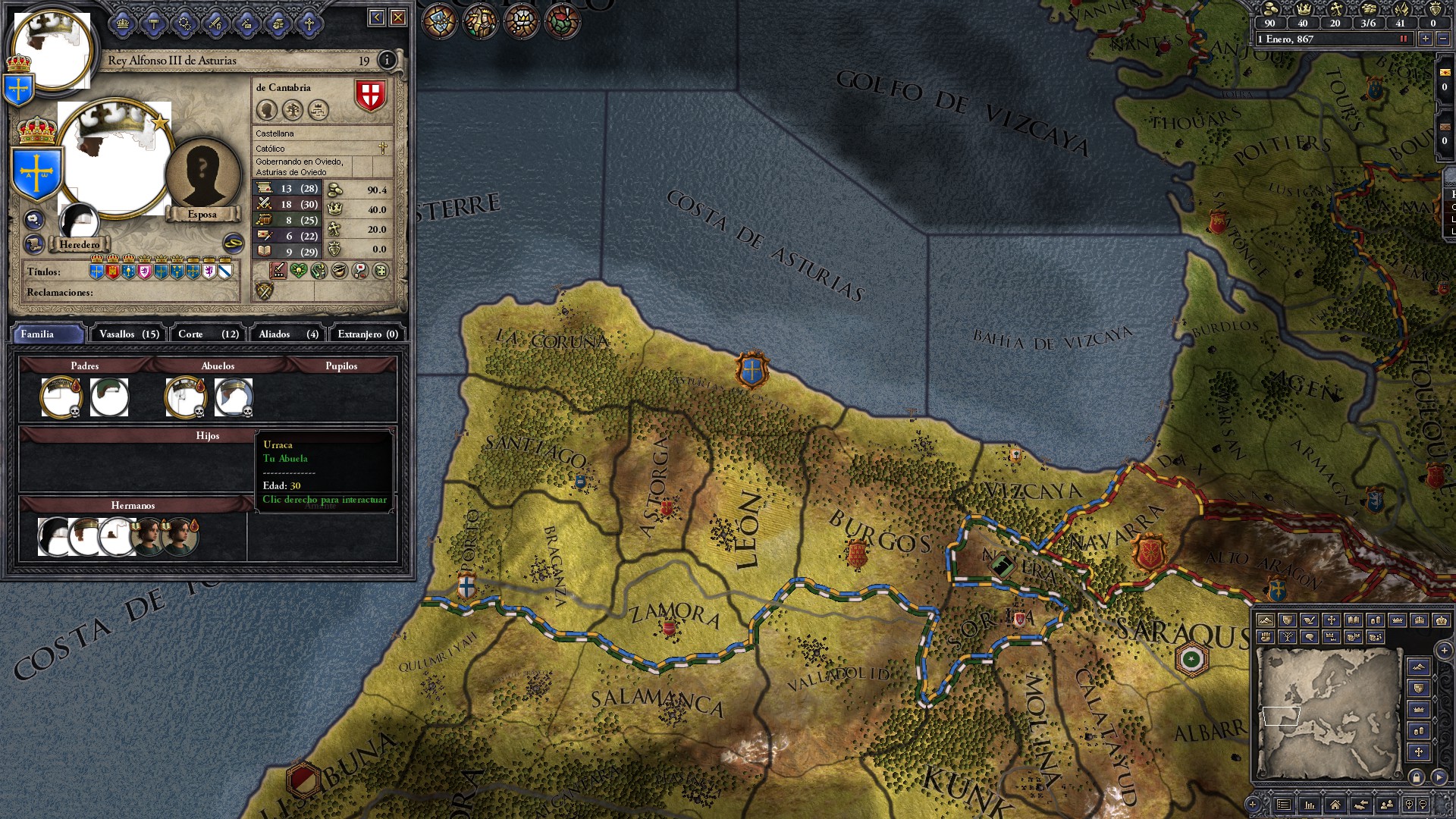Decrease game speed with the minus button
Screen dimensions: 1456x819
pyautogui.click(x=1443, y=39)
